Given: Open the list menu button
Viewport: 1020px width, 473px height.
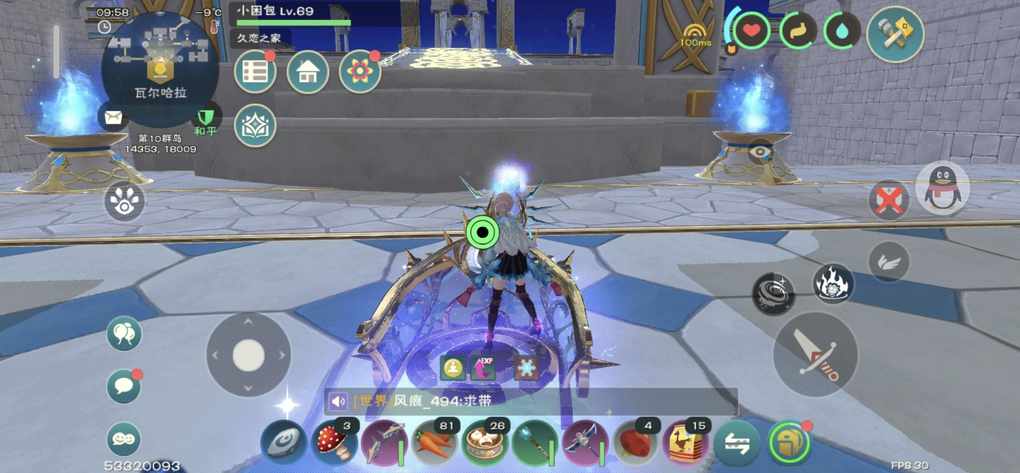Looking at the screenshot, I should pyautogui.click(x=255, y=72).
